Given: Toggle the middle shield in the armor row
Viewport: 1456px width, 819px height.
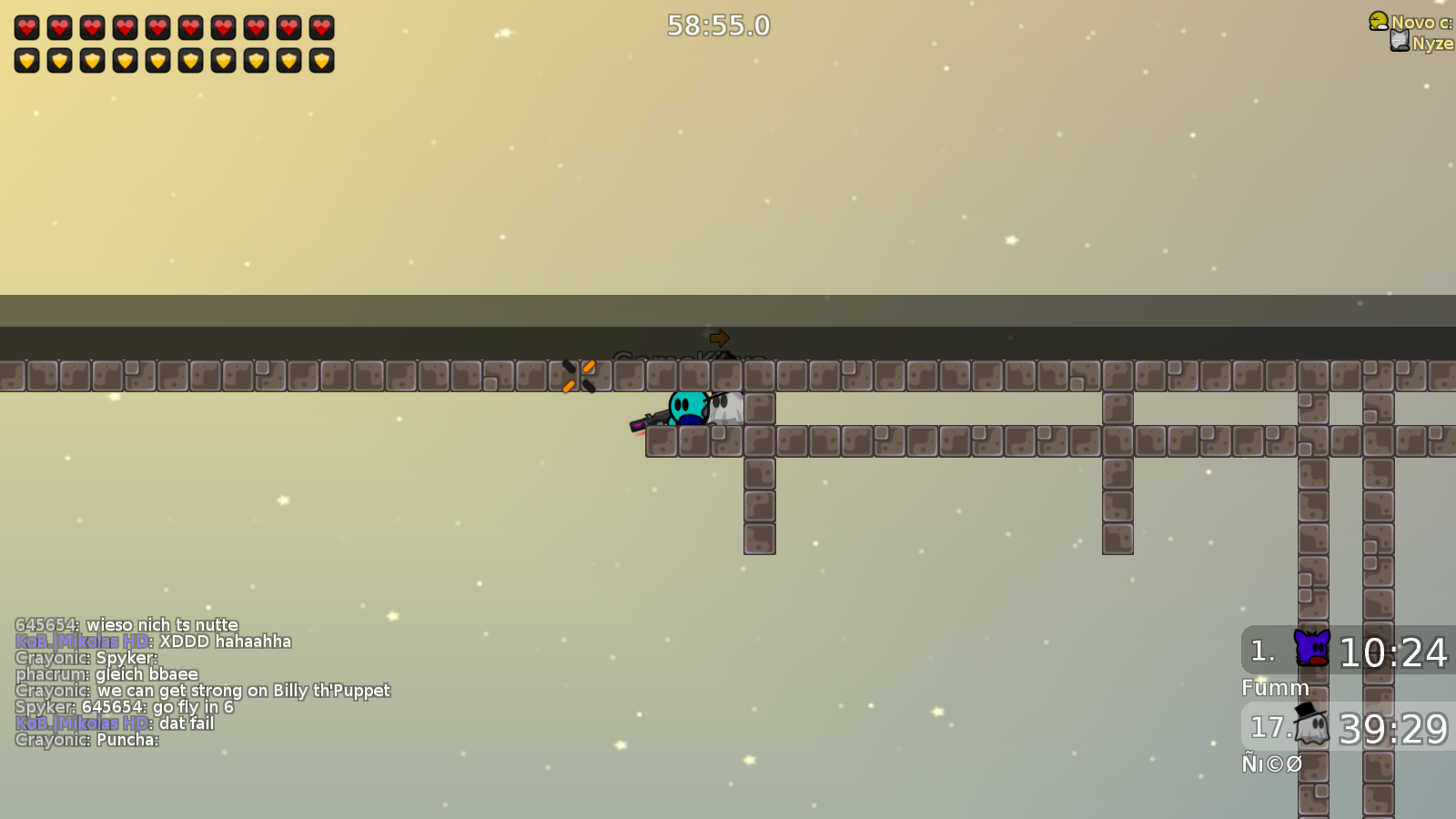Looking at the screenshot, I should pyautogui.click(x=158, y=61).
